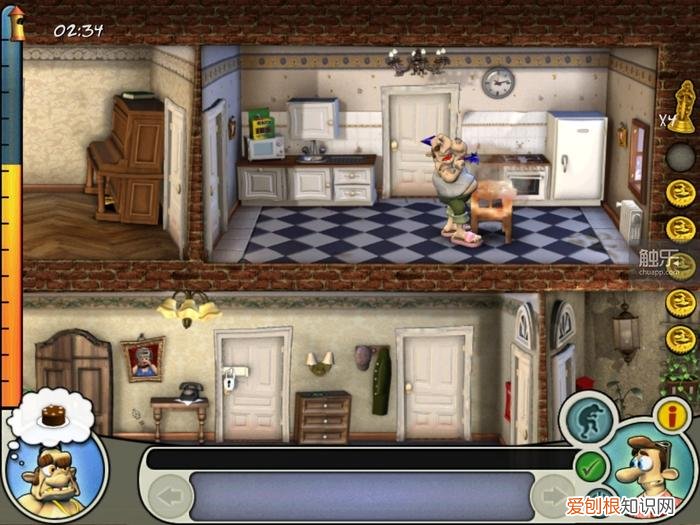Screen dimensions: 700x525
Task: Open the yellow info button
Action: tap(671, 413)
